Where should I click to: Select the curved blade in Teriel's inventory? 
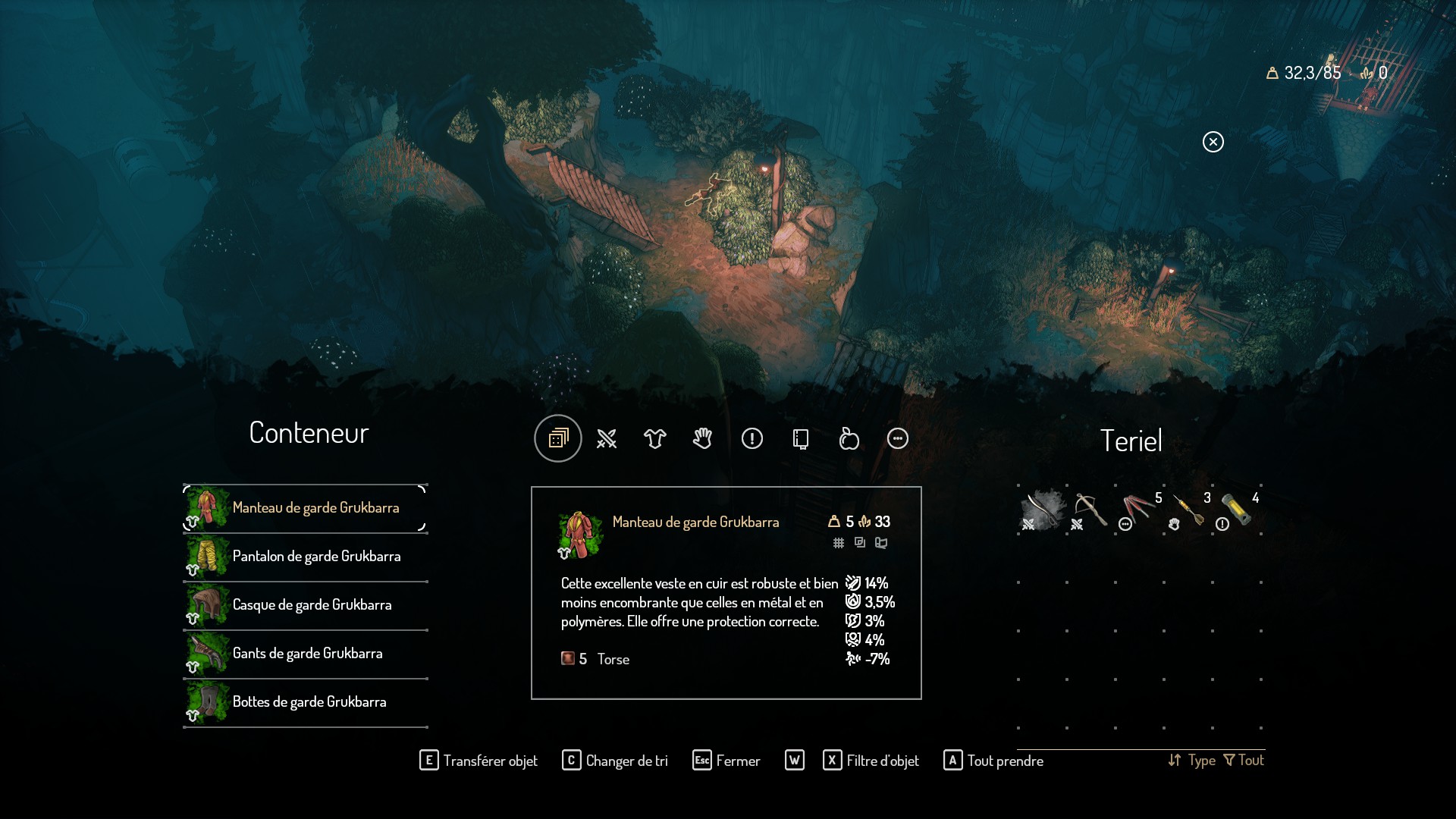1042,510
